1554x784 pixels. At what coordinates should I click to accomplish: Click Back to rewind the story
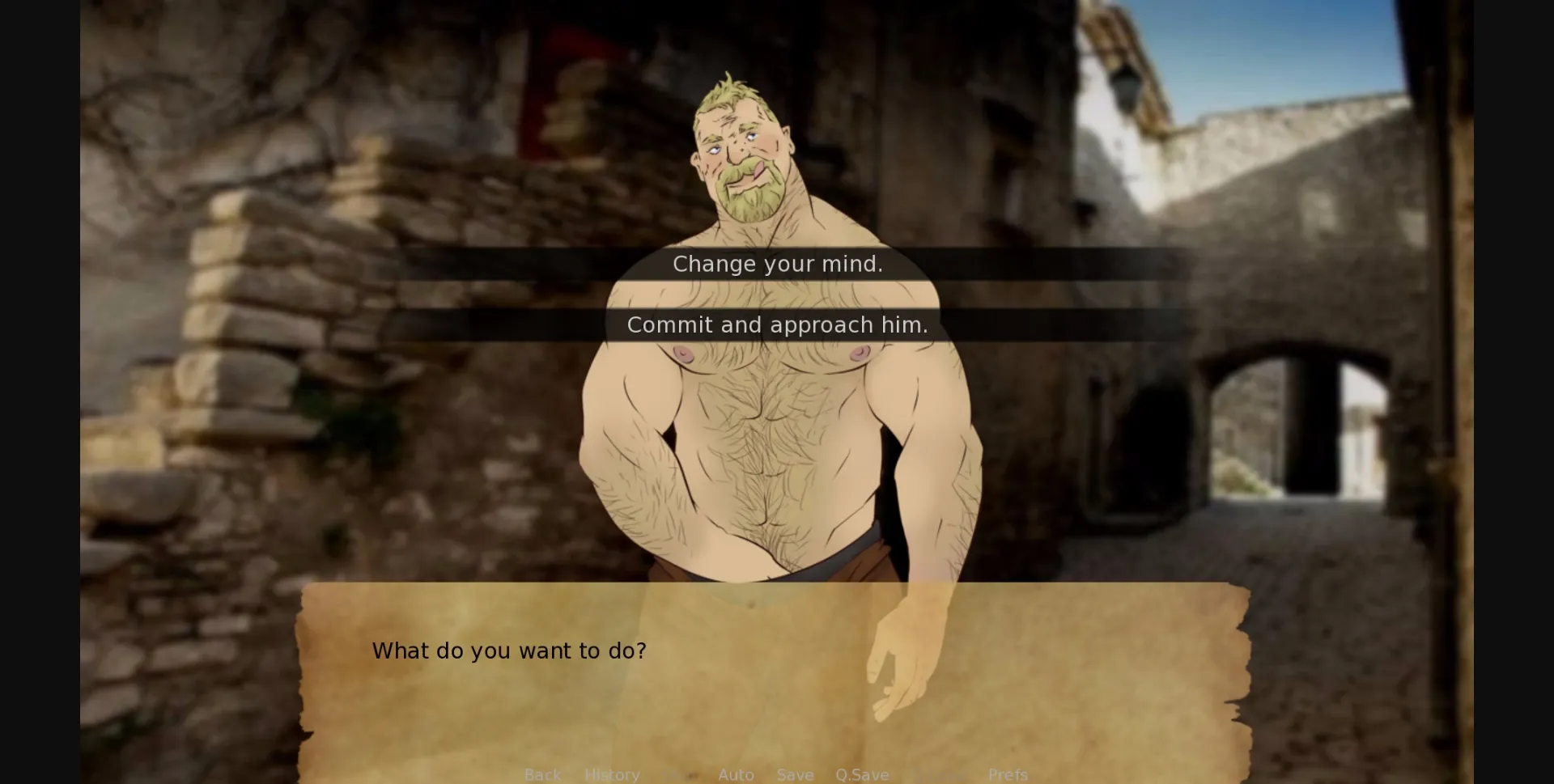[542, 774]
